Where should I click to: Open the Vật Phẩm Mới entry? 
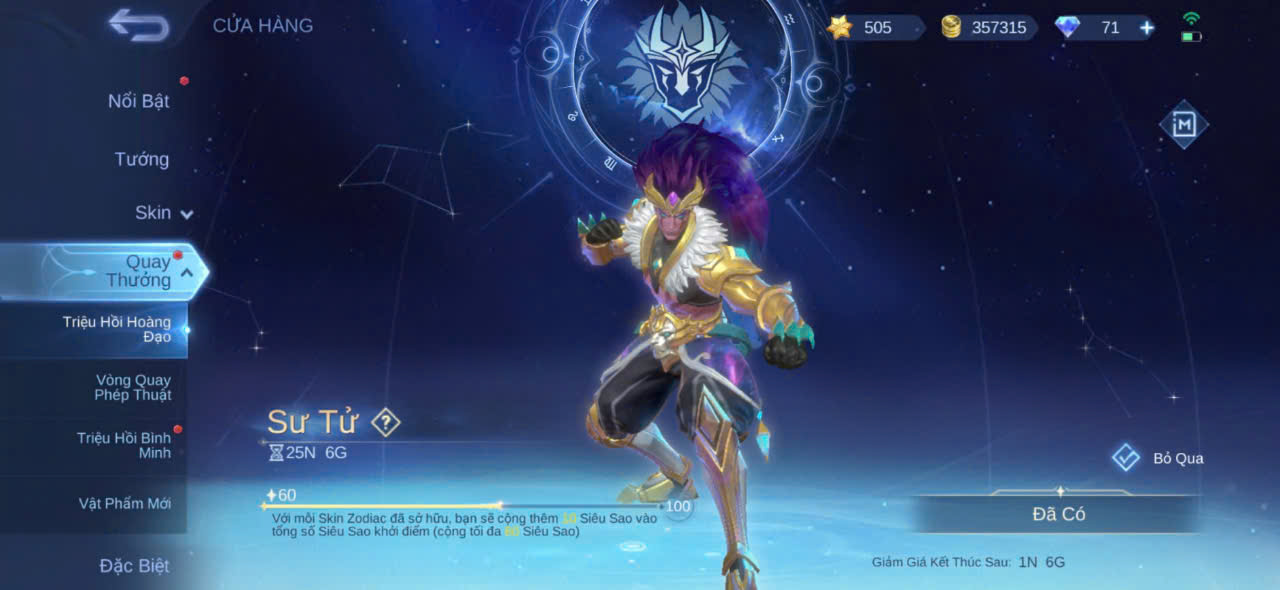point(125,503)
